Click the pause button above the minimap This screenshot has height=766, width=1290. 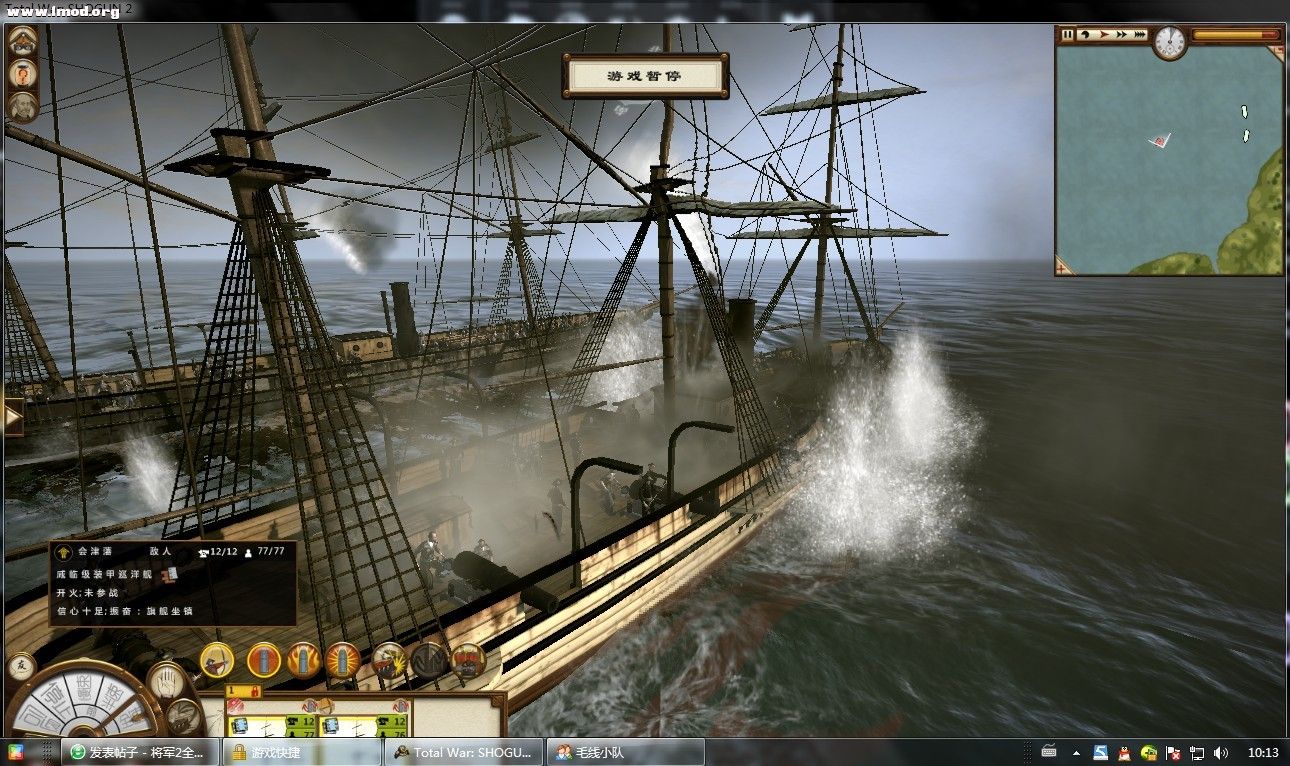(x=1067, y=34)
